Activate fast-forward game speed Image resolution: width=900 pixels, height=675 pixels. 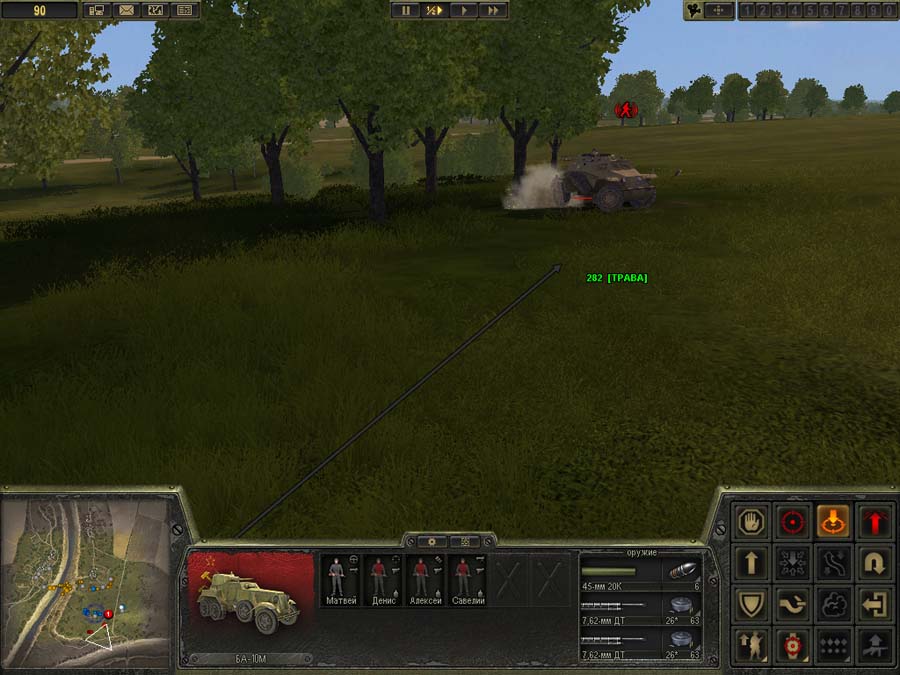pyautogui.click(x=493, y=10)
